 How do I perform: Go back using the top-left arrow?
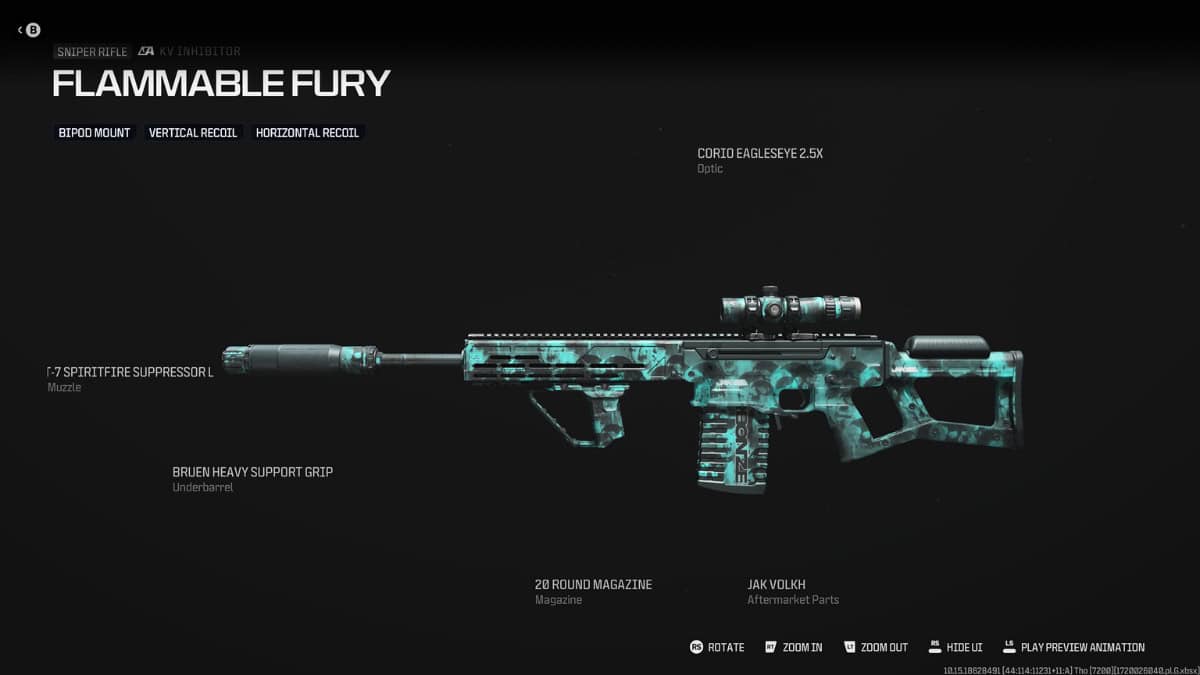tap(28, 30)
